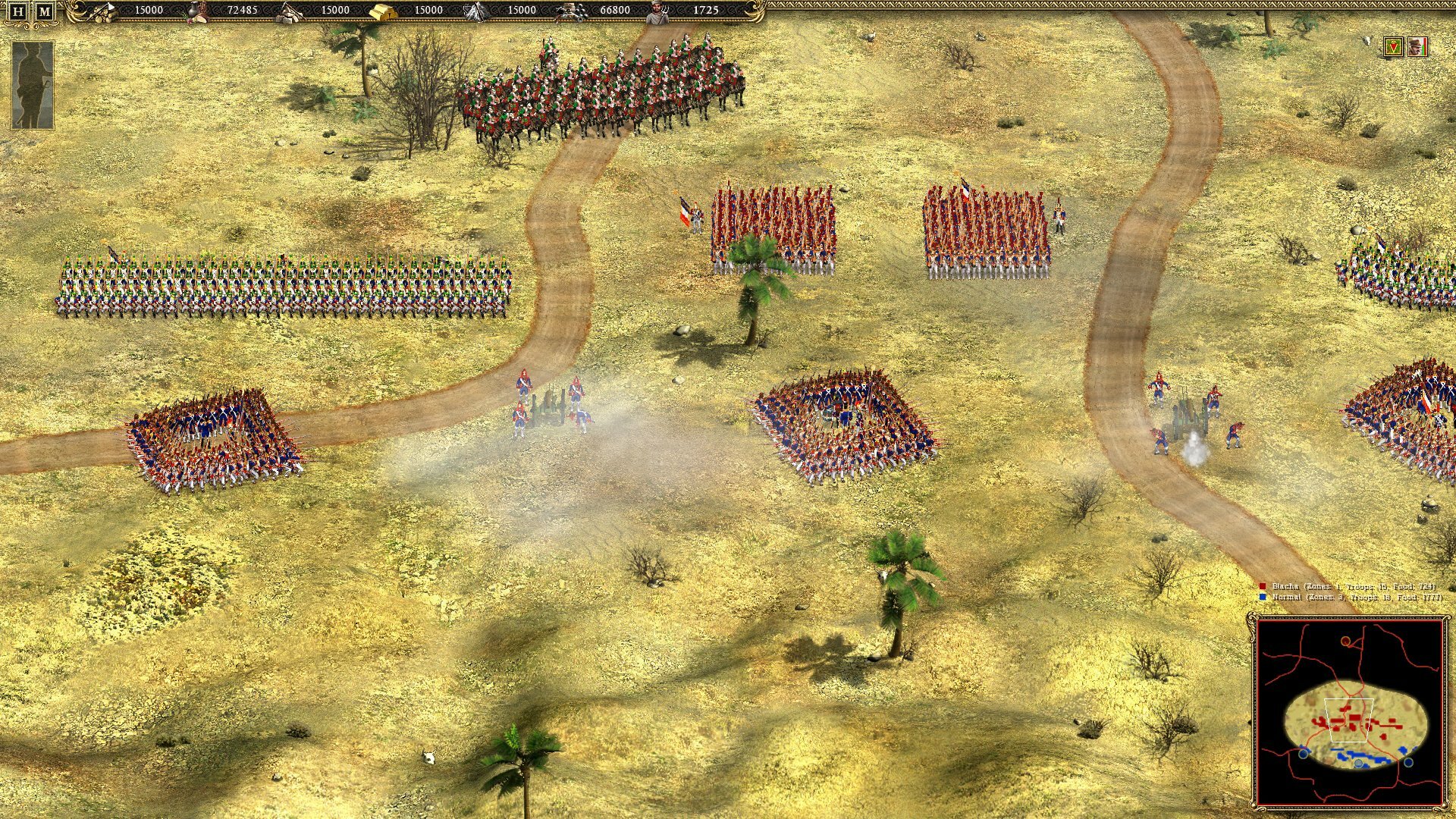Click the officer's green health bar
Viewport: 1456px width, 819px height.
coord(1423,49)
